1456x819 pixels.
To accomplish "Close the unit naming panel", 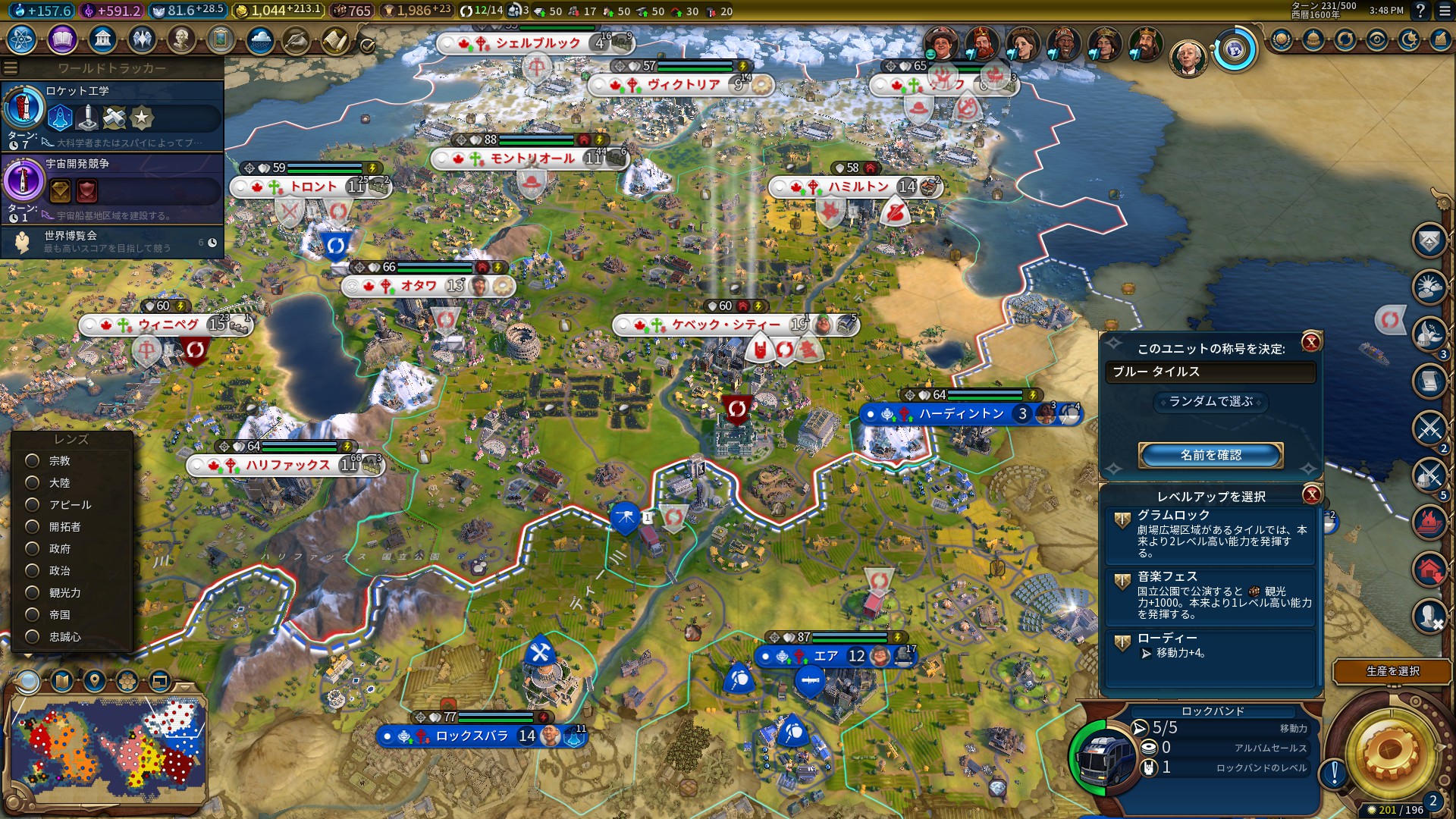I will [x=1311, y=343].
